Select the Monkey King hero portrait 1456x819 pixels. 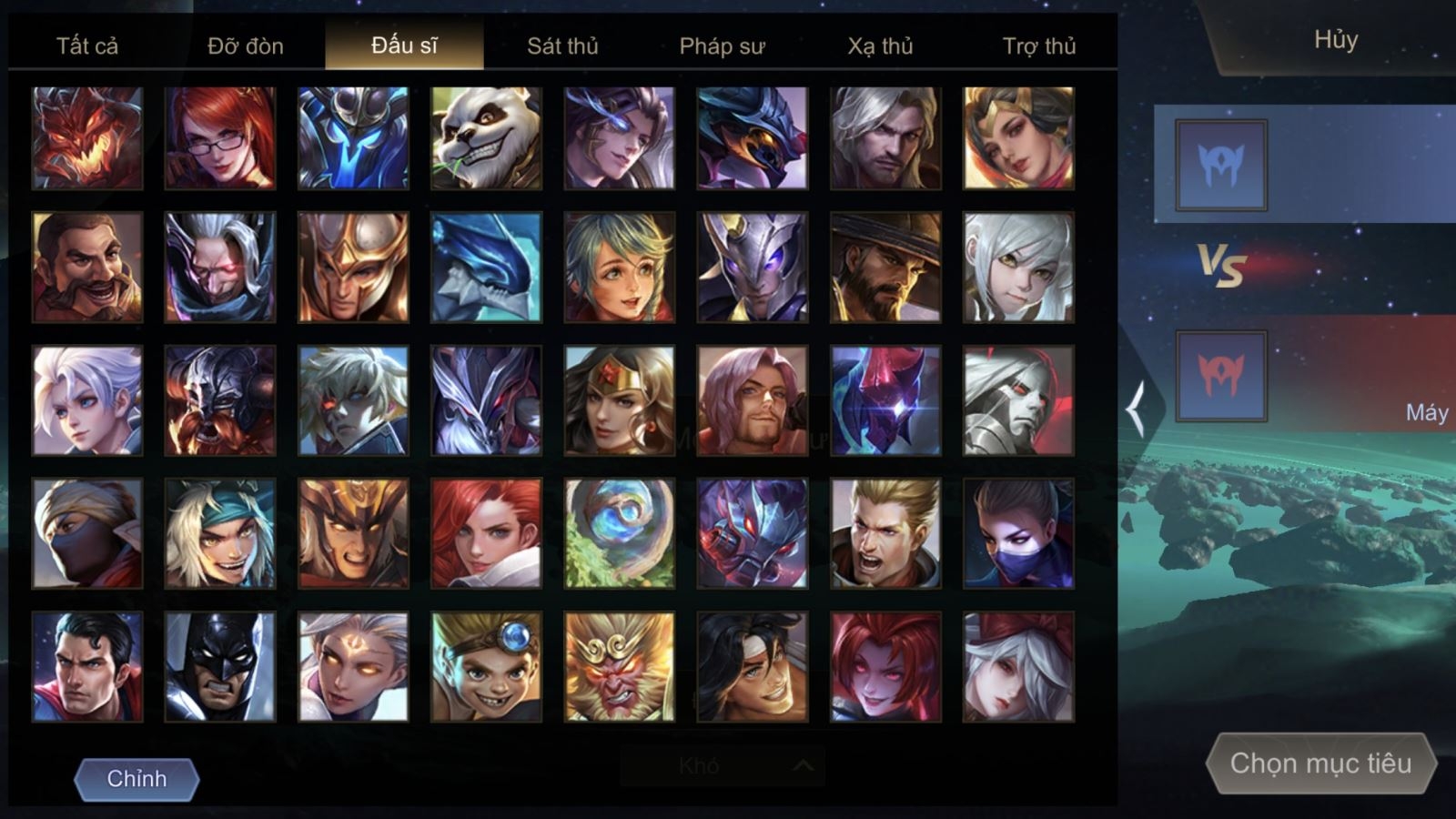click(x=619, y=667)
